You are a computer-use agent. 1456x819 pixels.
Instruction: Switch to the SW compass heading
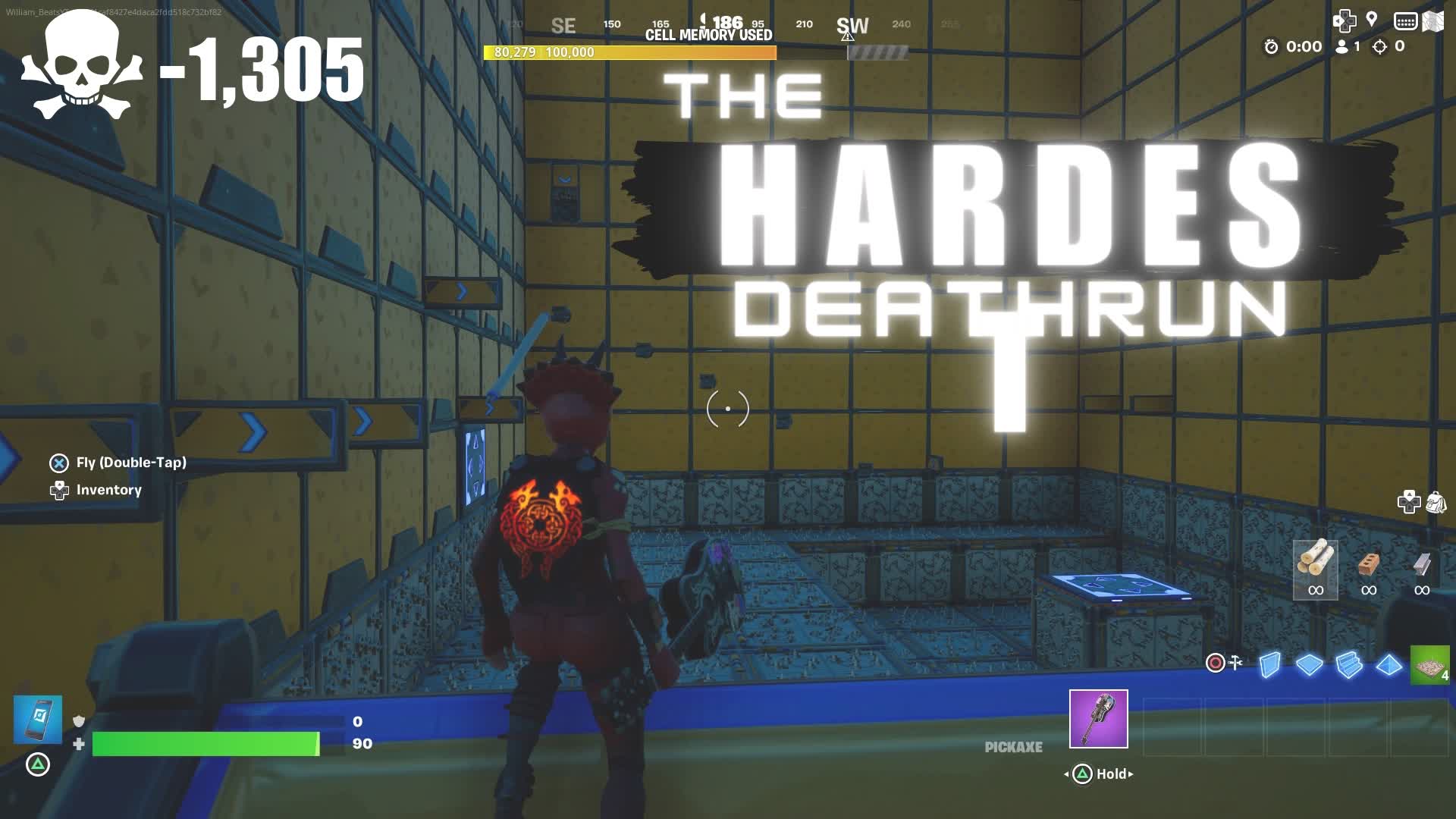(852, 24)
